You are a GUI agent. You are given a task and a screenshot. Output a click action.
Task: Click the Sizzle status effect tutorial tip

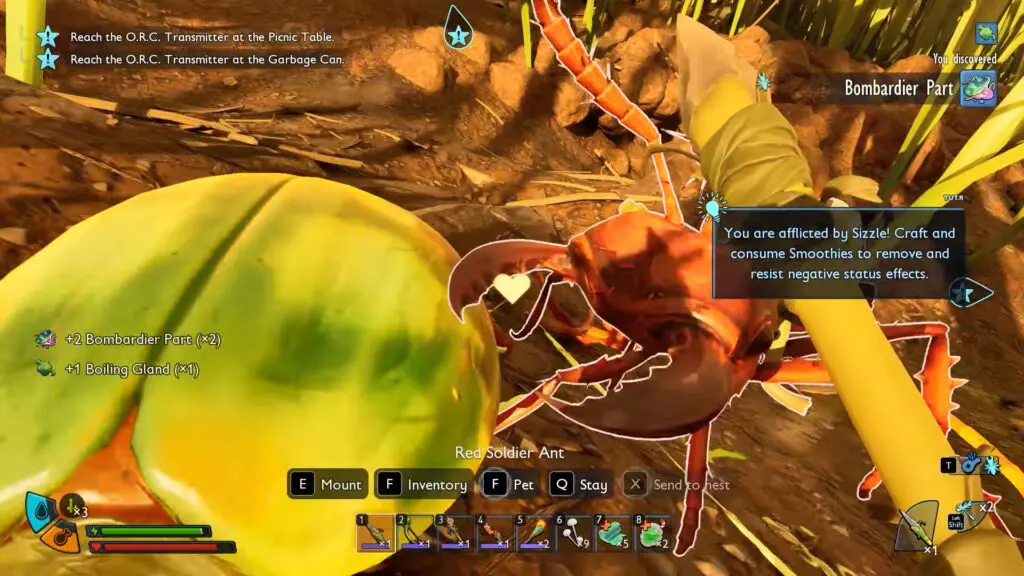[x=838, y=252]
